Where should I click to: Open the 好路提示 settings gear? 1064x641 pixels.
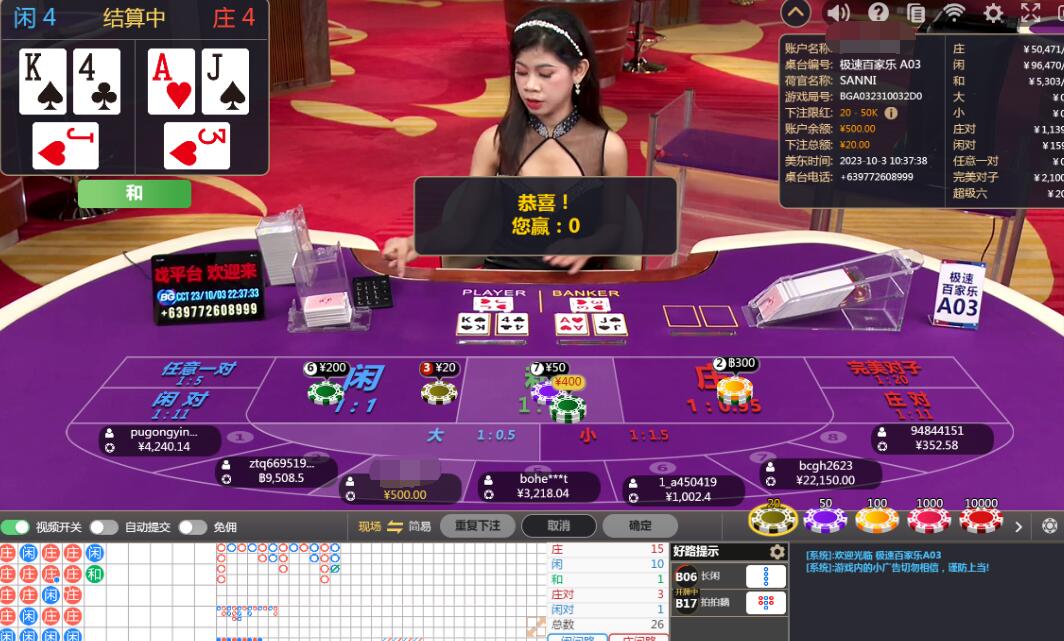777,552
